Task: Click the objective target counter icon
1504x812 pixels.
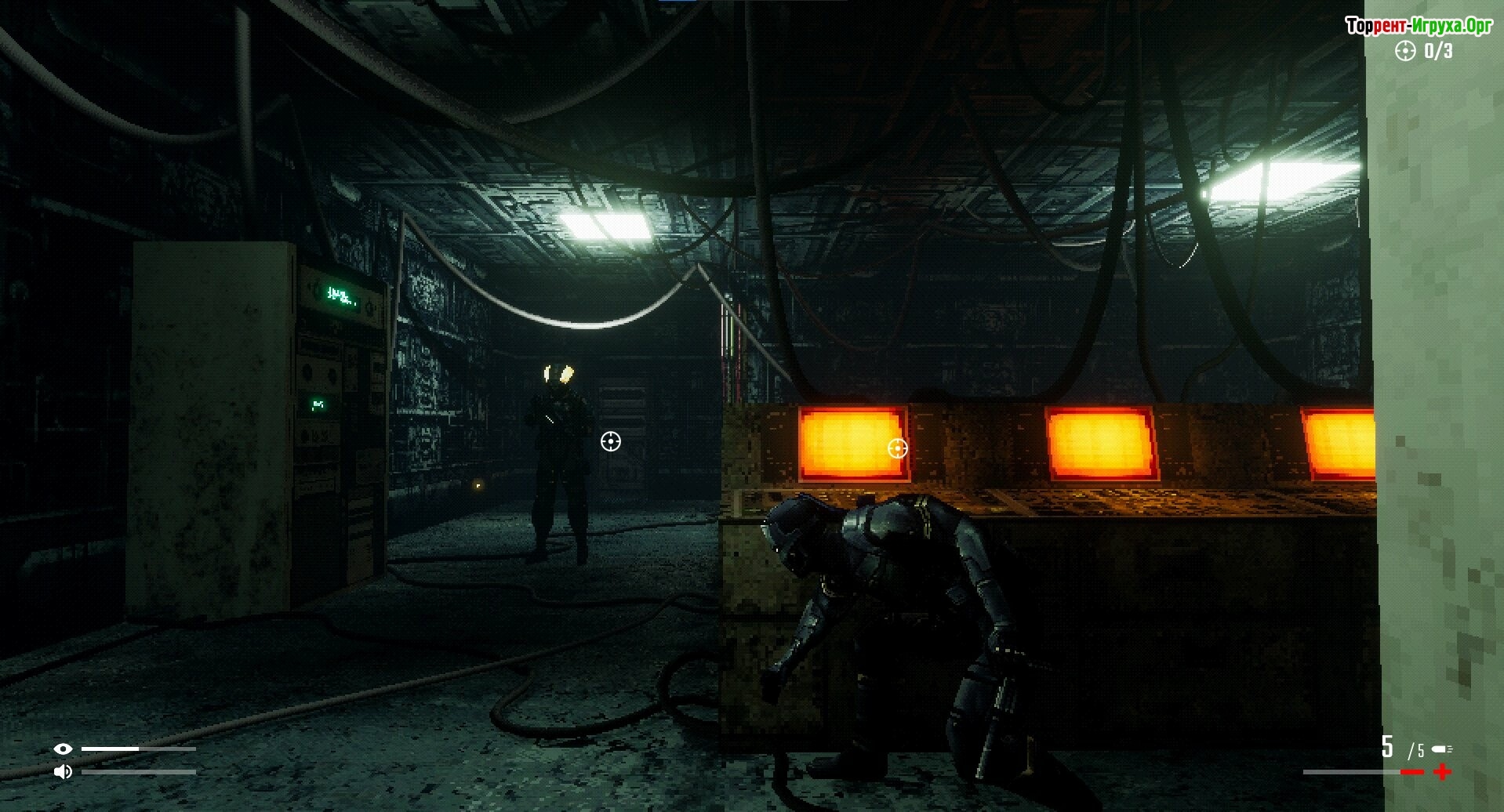Action: (x=1405, y=51)
